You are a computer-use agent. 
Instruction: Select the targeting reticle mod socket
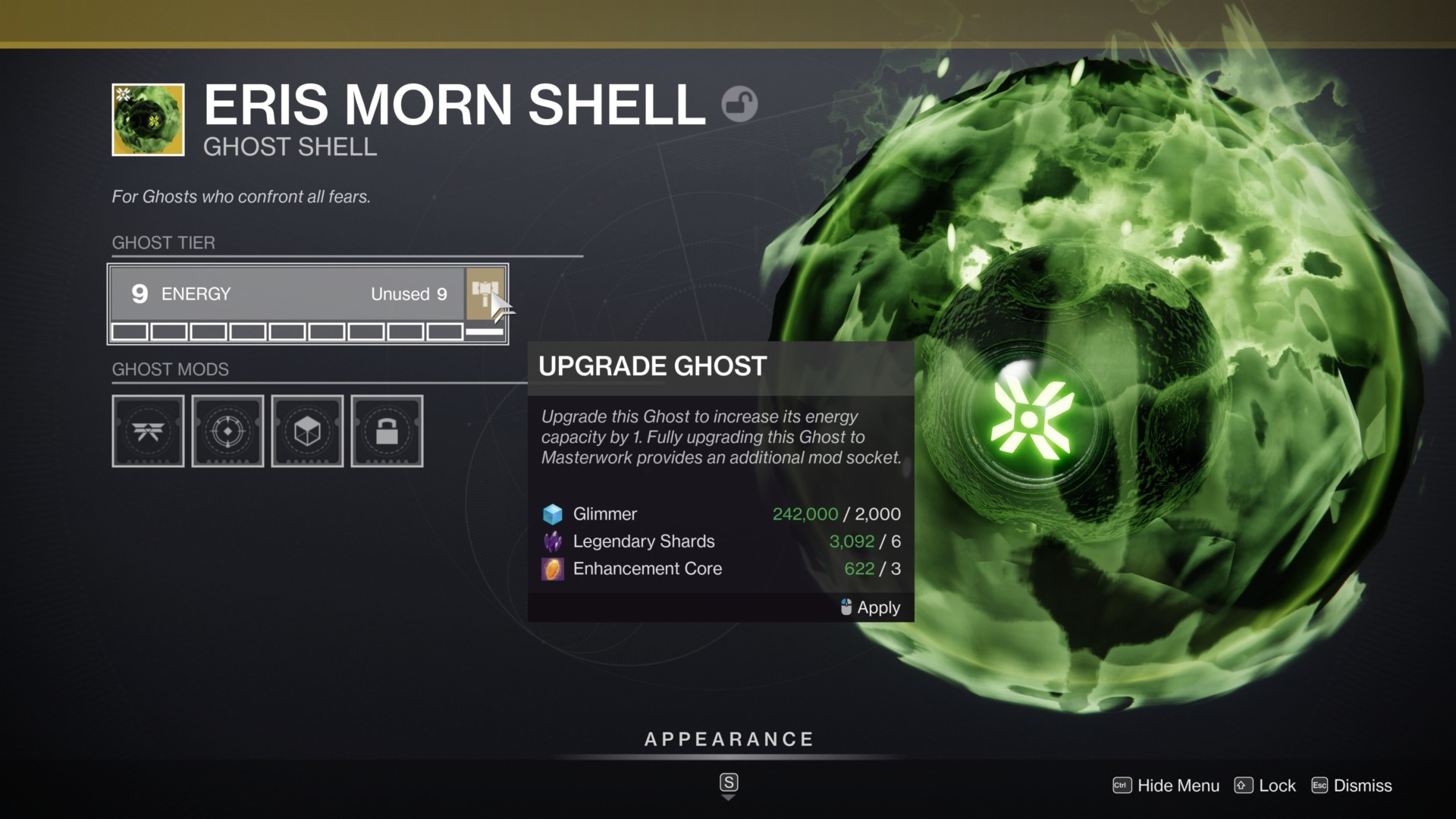click(x=227, y=431)
